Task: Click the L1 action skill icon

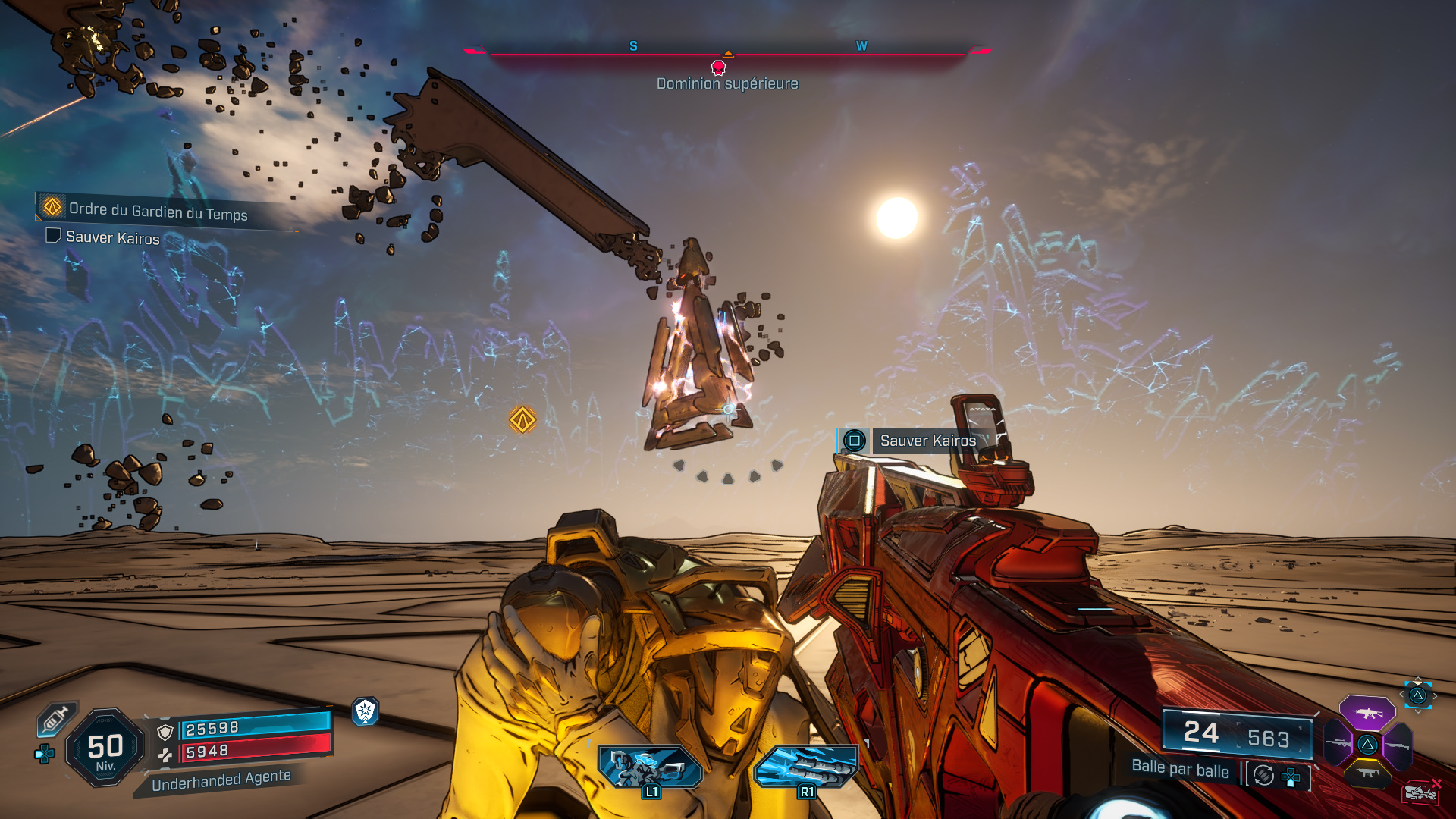Action: pos(648,767)
